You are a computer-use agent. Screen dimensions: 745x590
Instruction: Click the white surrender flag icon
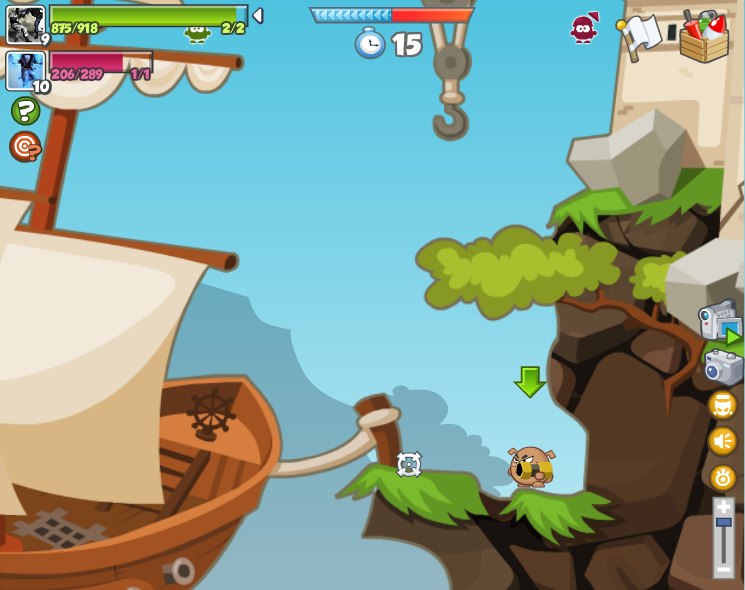tap(640, 36)
